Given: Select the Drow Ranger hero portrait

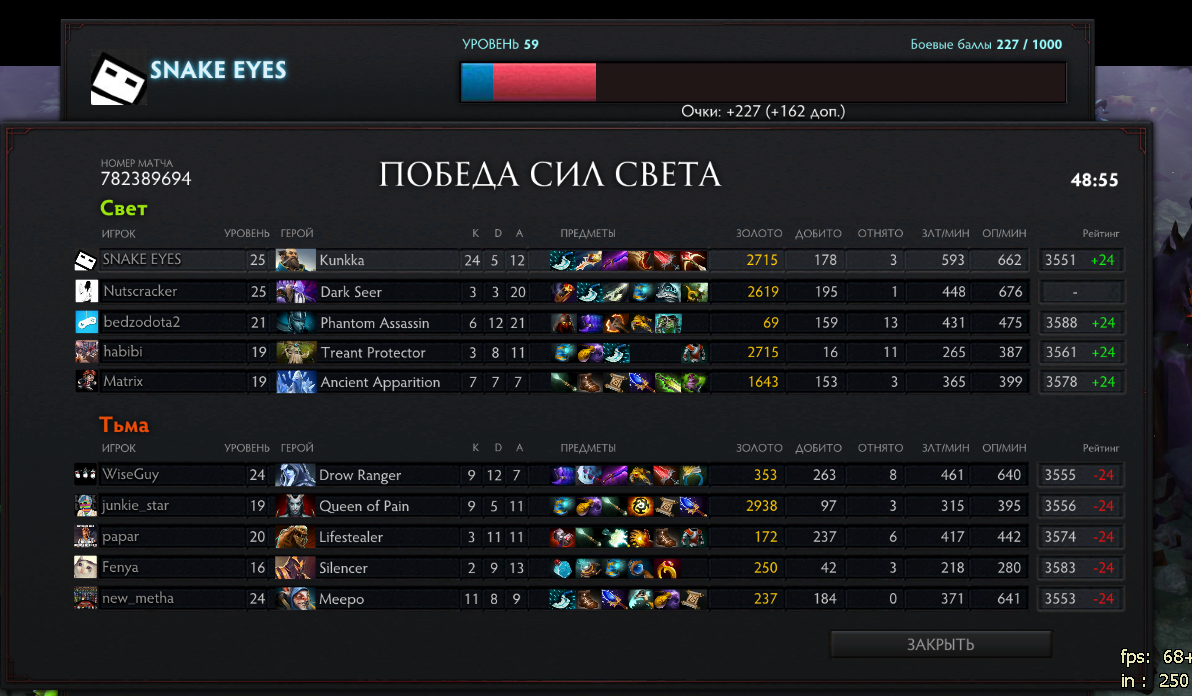Looking at the screenshot, I should (295, 475).
